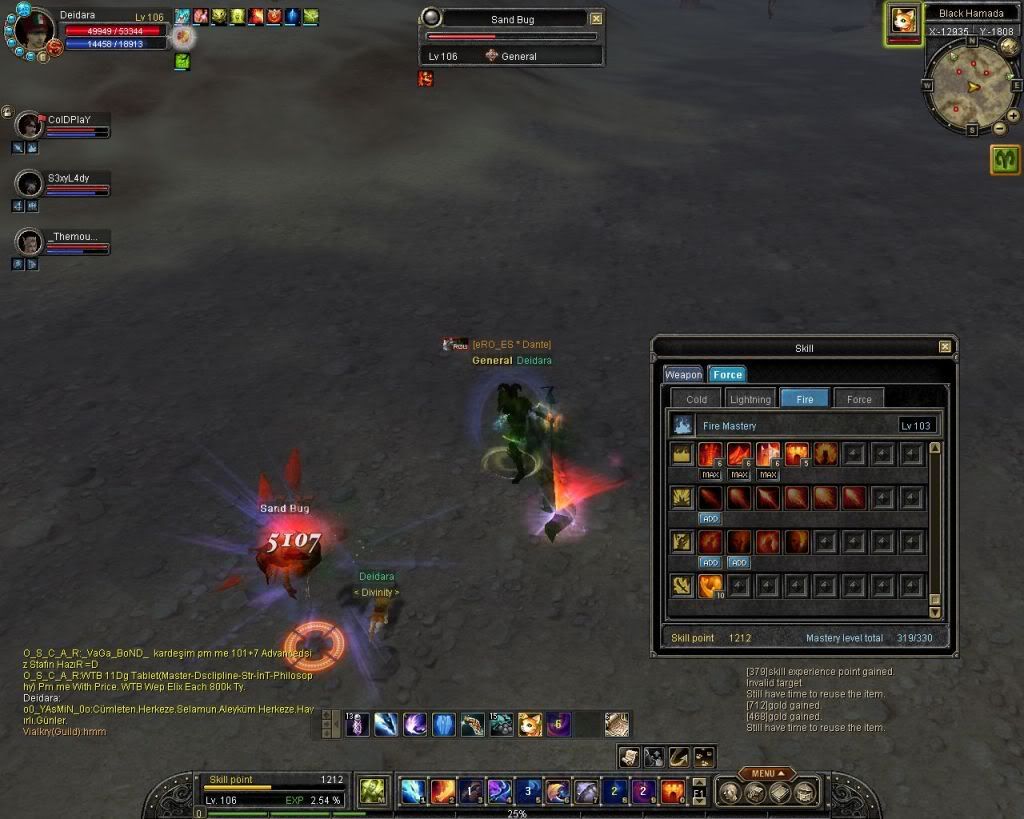1024x819 pixels.
Task: Zoom in the minimap with plus button
Action: click(x=1014, y=116)
